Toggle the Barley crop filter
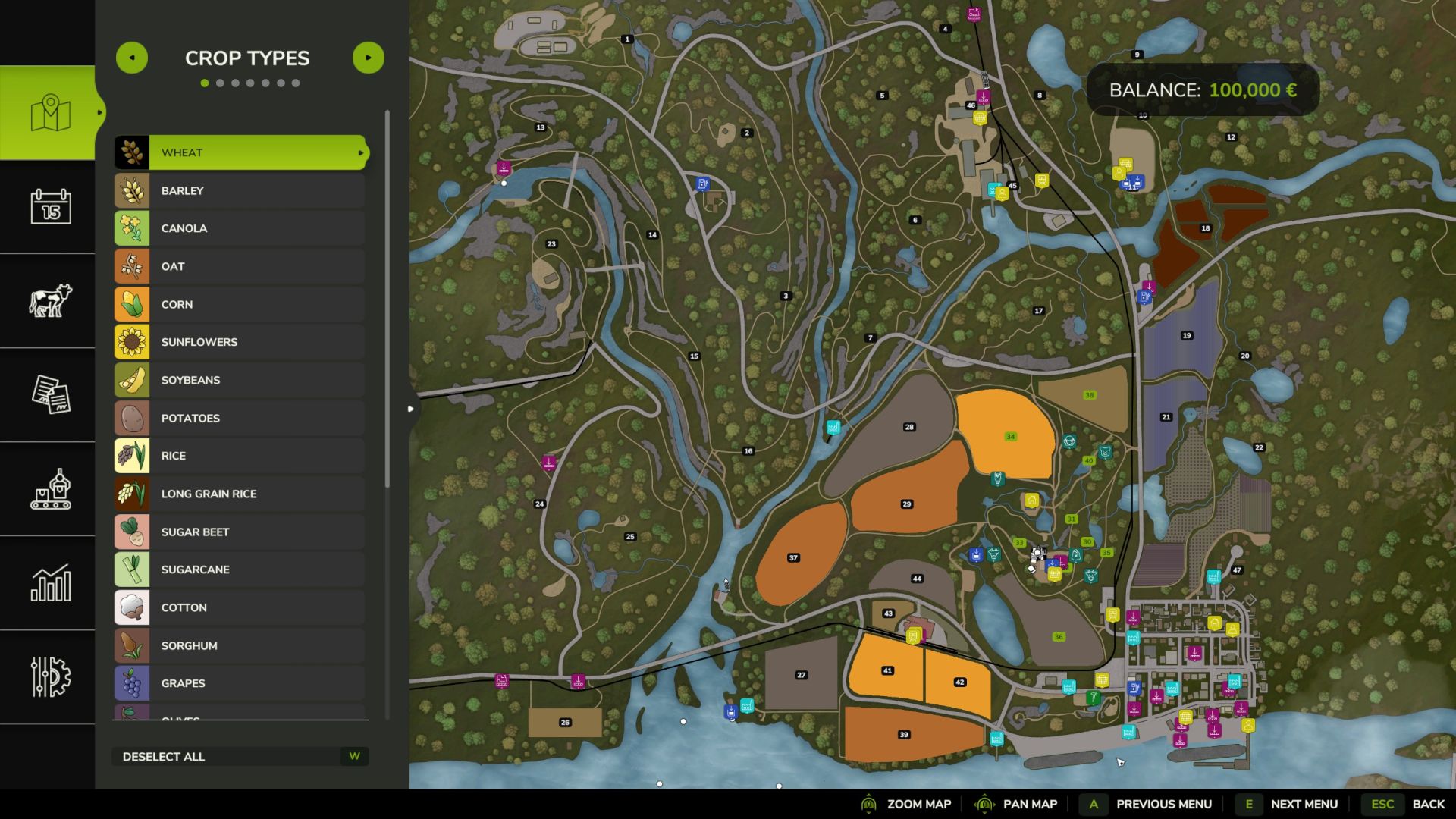The width and height of the screenshot is (1456, 819). point(241,190)
